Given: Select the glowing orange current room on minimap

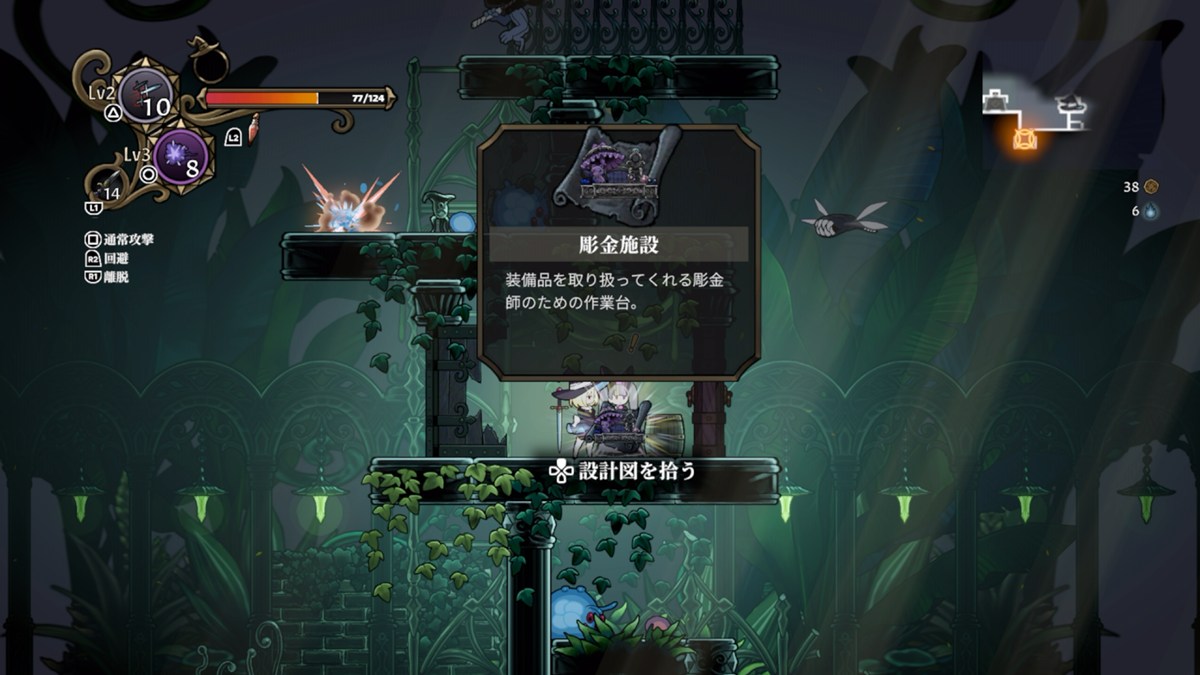Looking at the screenshot, I should [1025, 139].
